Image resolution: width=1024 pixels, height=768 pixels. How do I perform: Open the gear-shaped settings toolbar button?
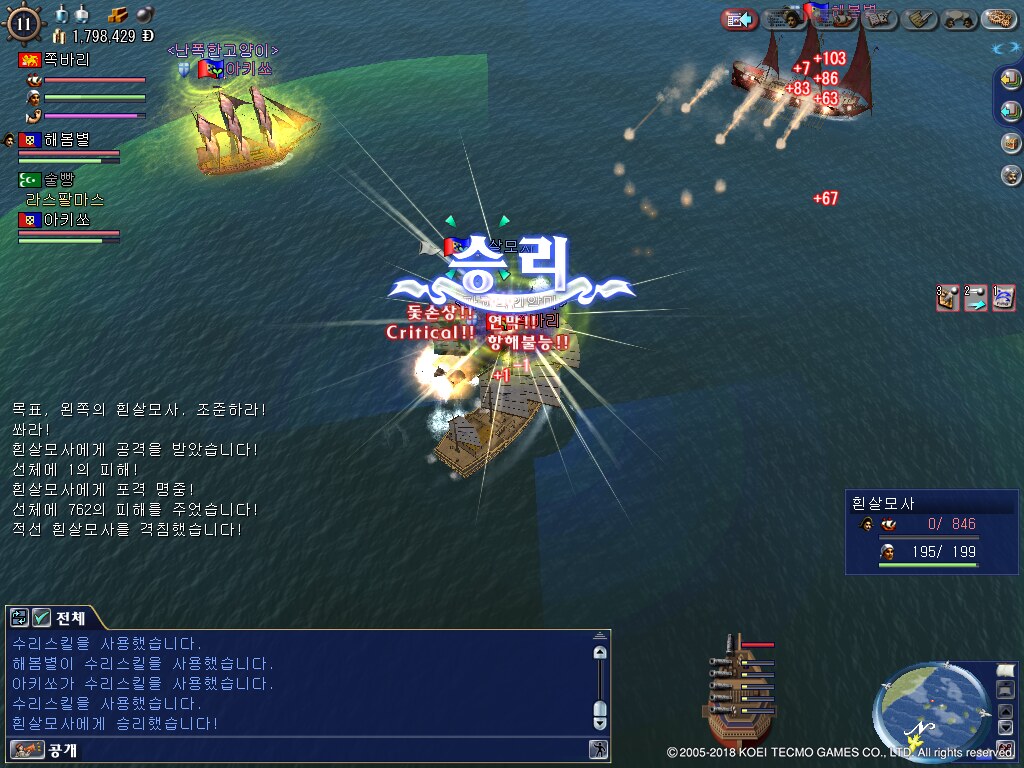[x=998, y=19]
